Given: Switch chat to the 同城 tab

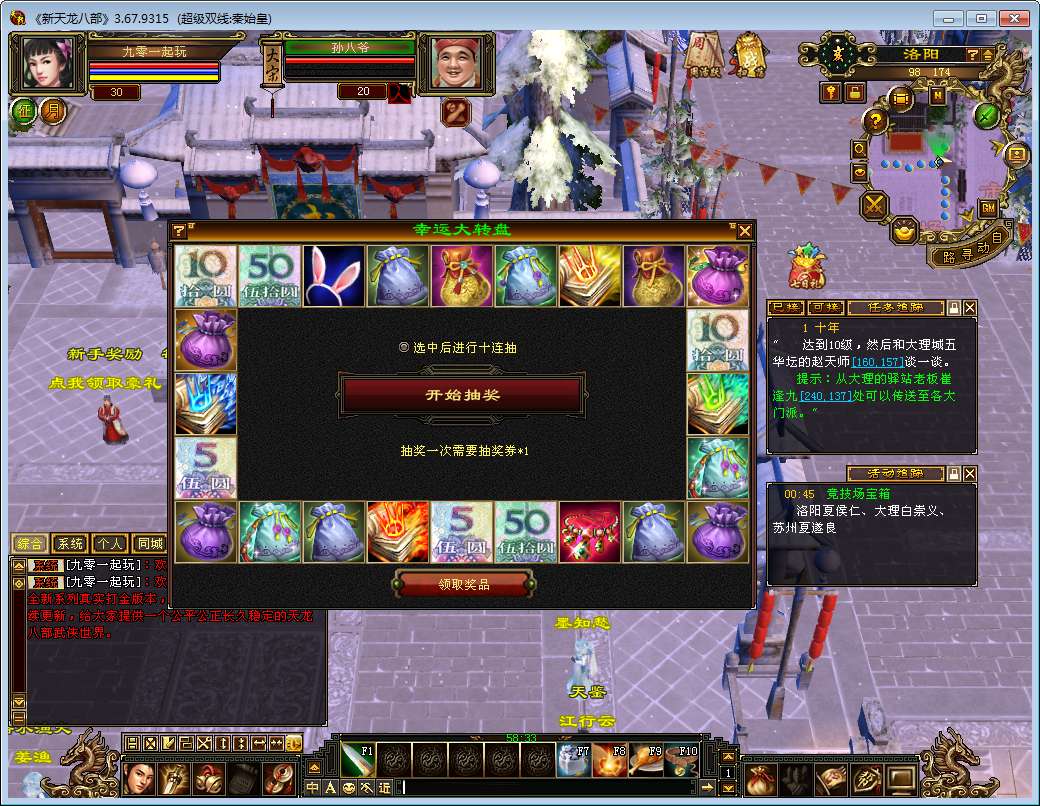Looking at the screenshot, I should (x=150, y=543).
